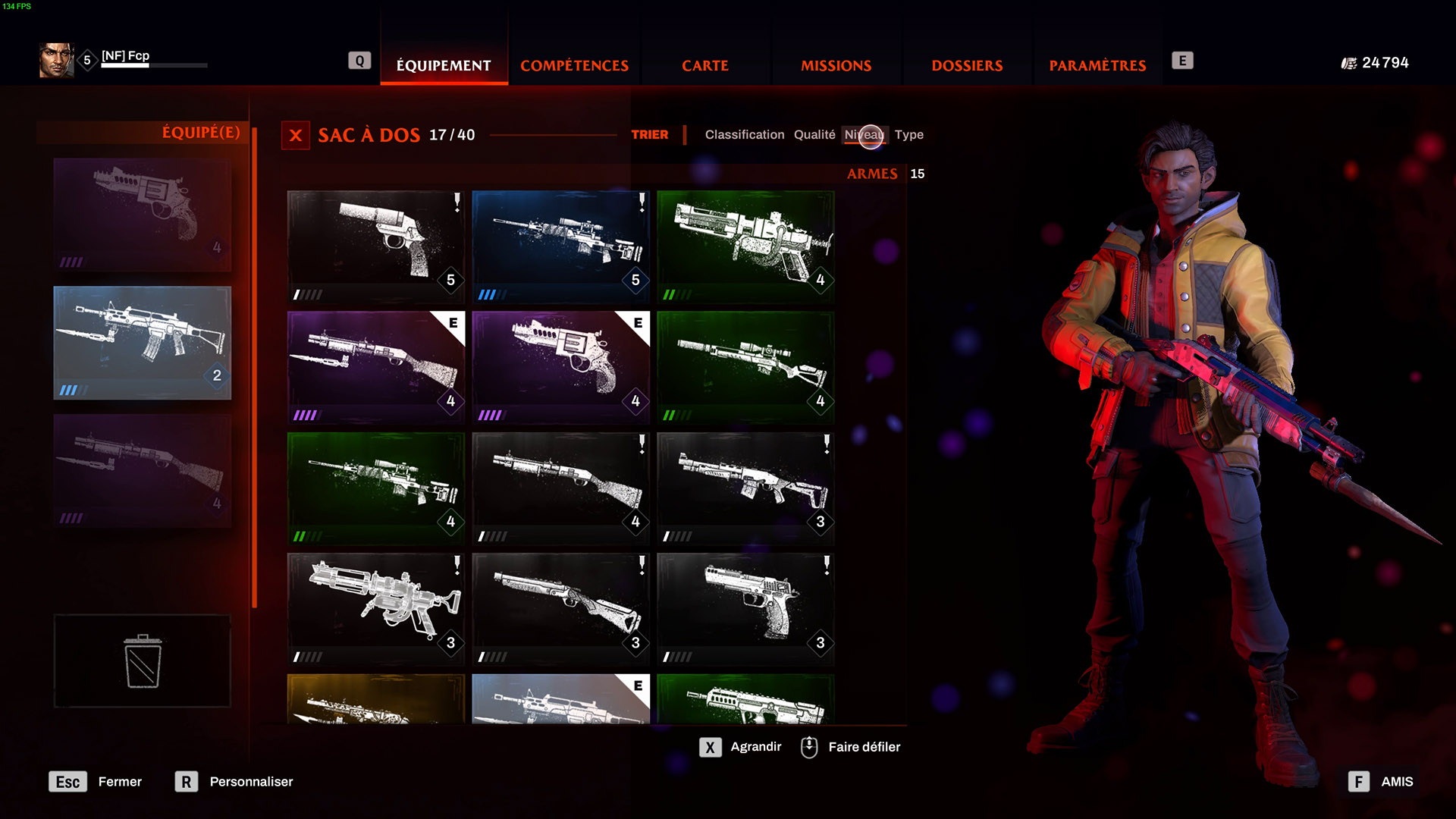
Task: Sort backpack by Classification
Action: pos(744,134)
